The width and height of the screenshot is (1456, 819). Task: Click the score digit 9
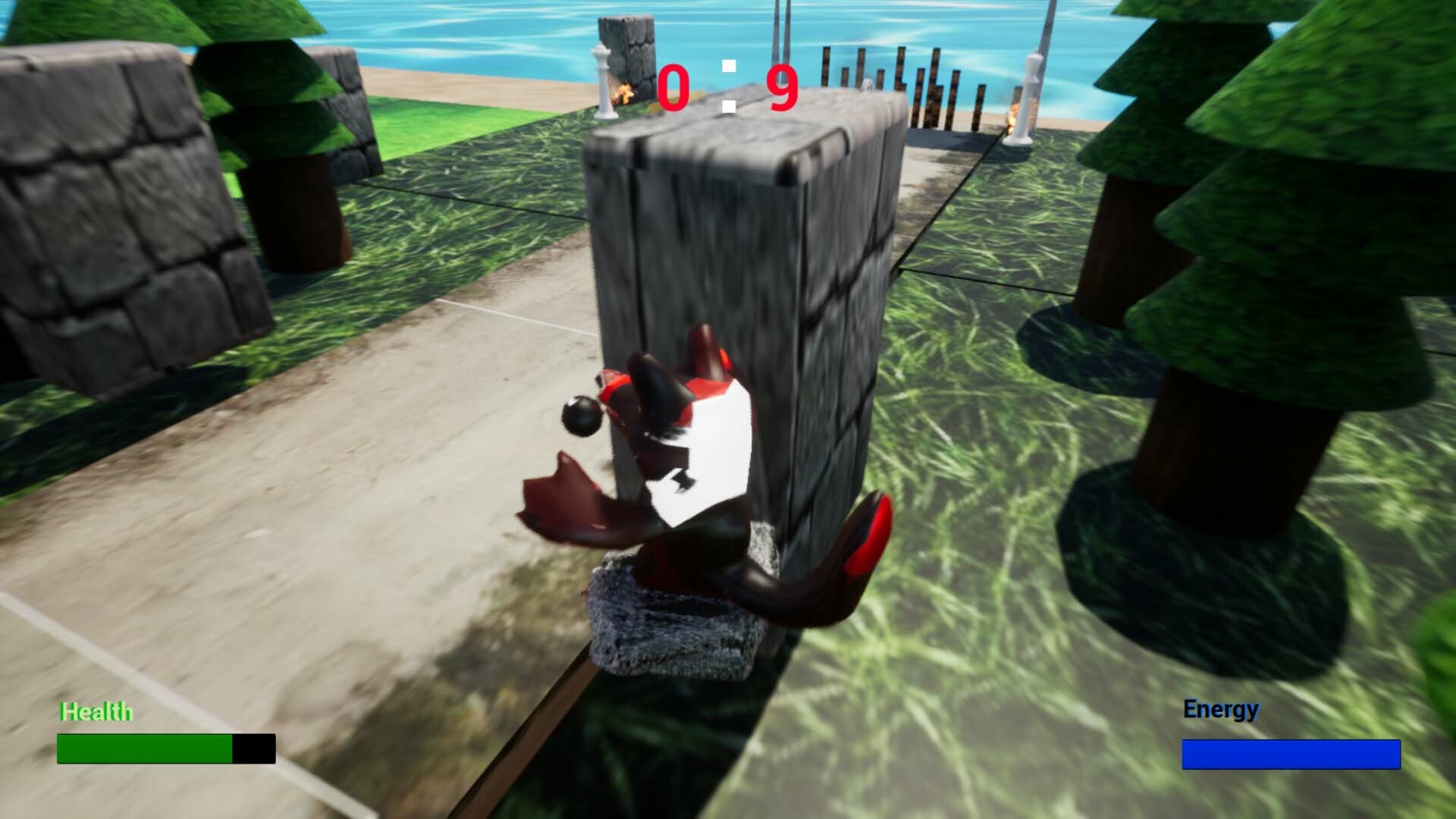(783, 87)
